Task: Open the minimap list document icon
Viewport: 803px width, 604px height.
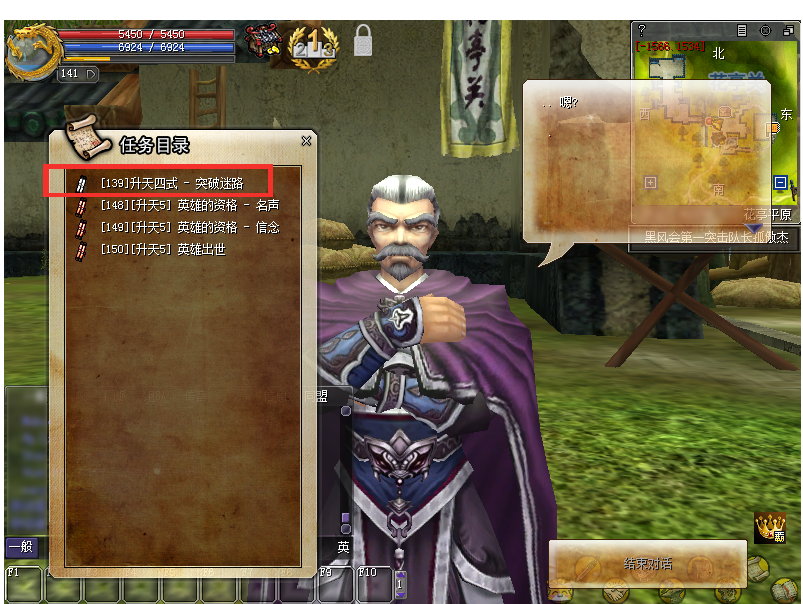Action: 742,31
